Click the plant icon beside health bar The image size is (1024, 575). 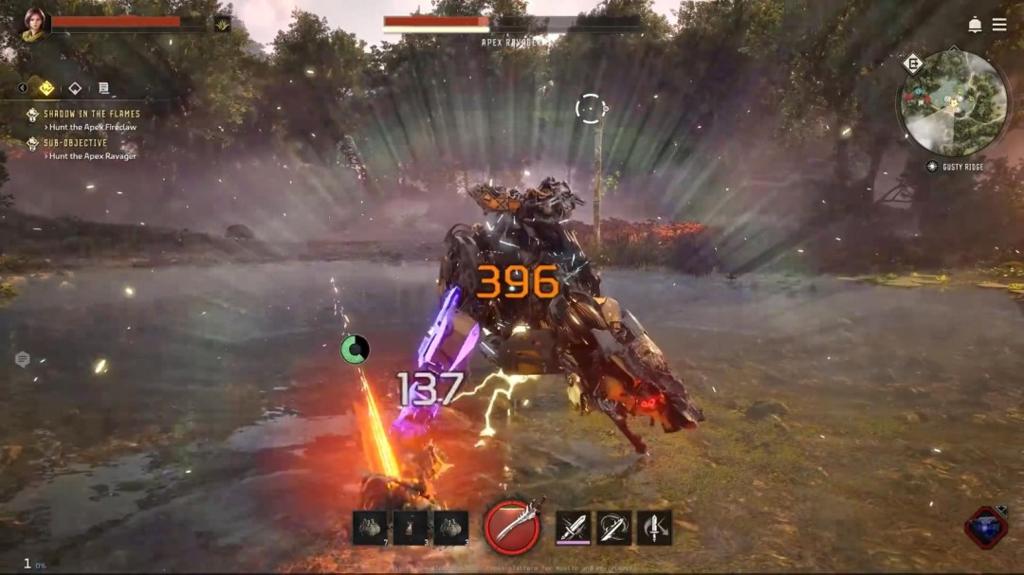pos(222,22)
